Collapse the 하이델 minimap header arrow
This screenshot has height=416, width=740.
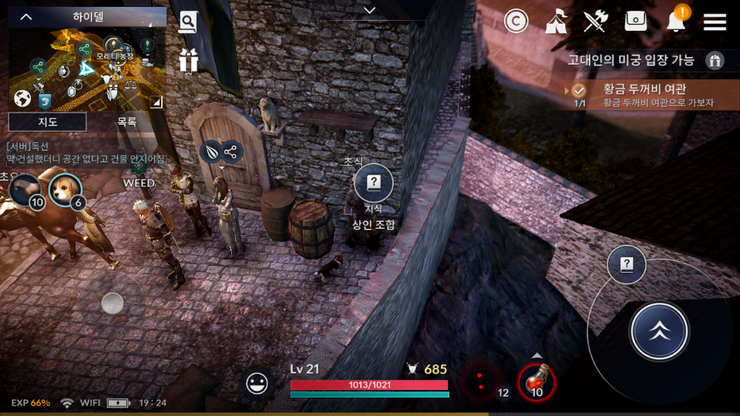pos(27,17)
